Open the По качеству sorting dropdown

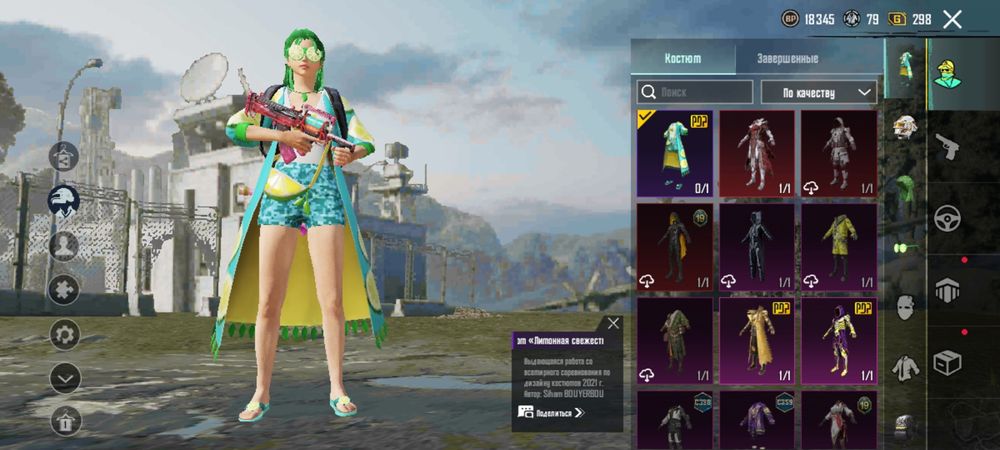[x=818, y=92]
